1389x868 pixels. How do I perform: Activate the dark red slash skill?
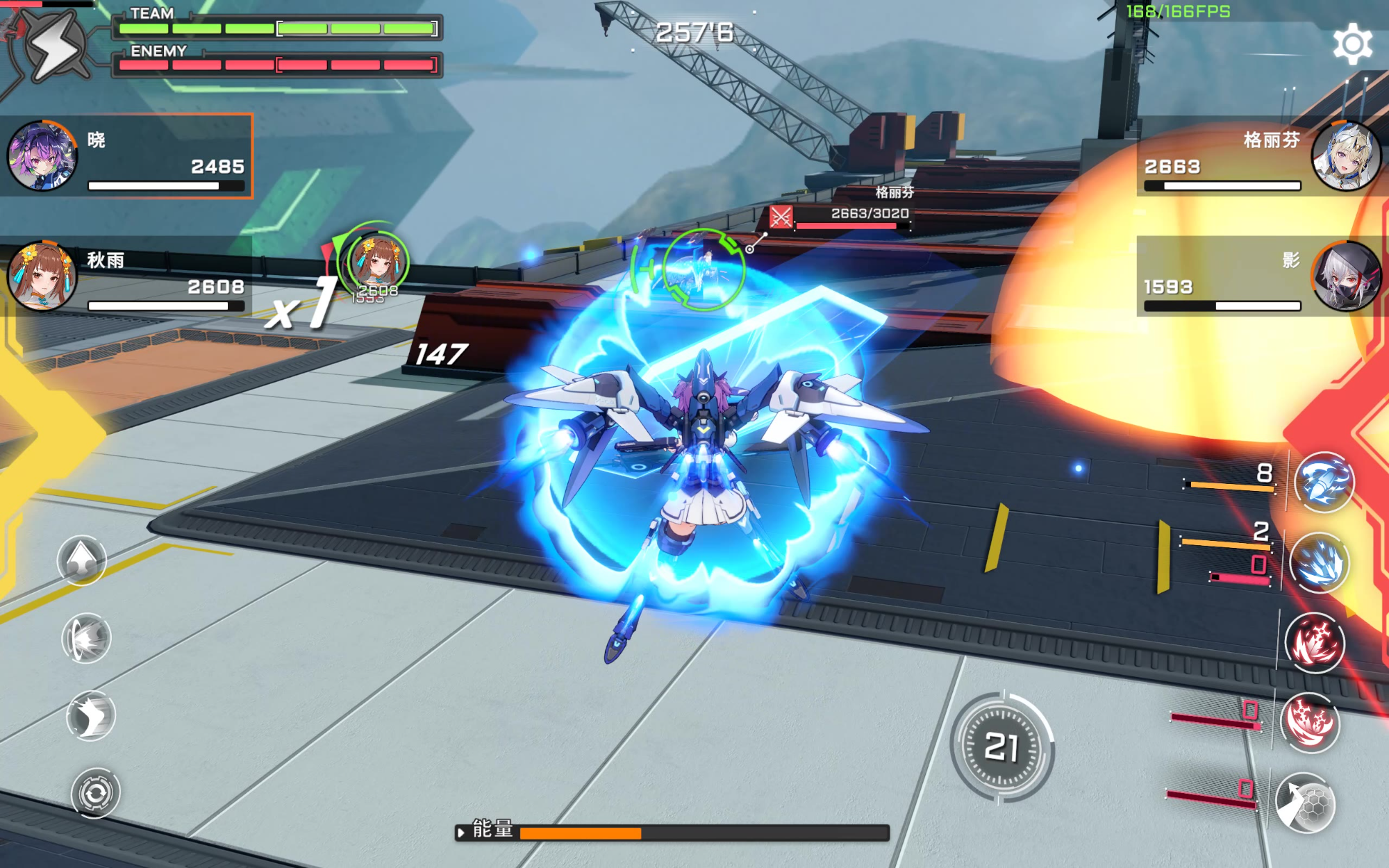click(x=1315, y=643)
